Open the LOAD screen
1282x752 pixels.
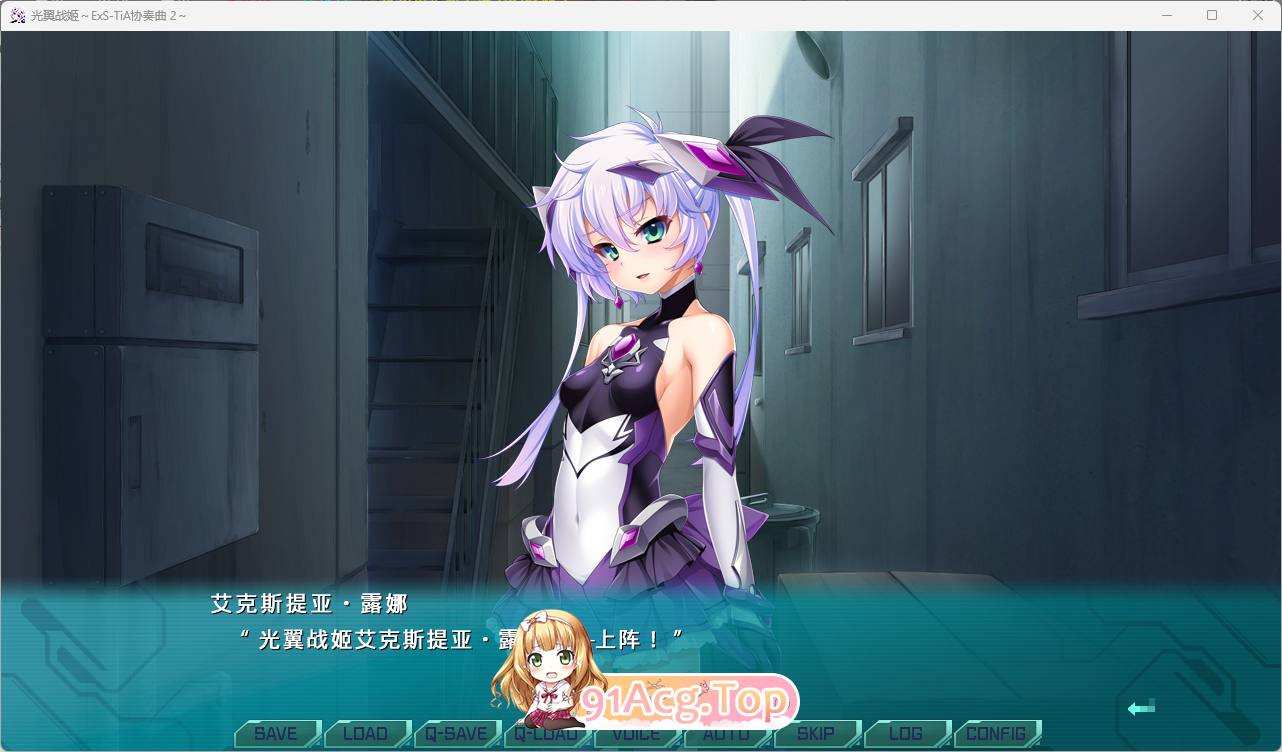[x=367, y=733]
